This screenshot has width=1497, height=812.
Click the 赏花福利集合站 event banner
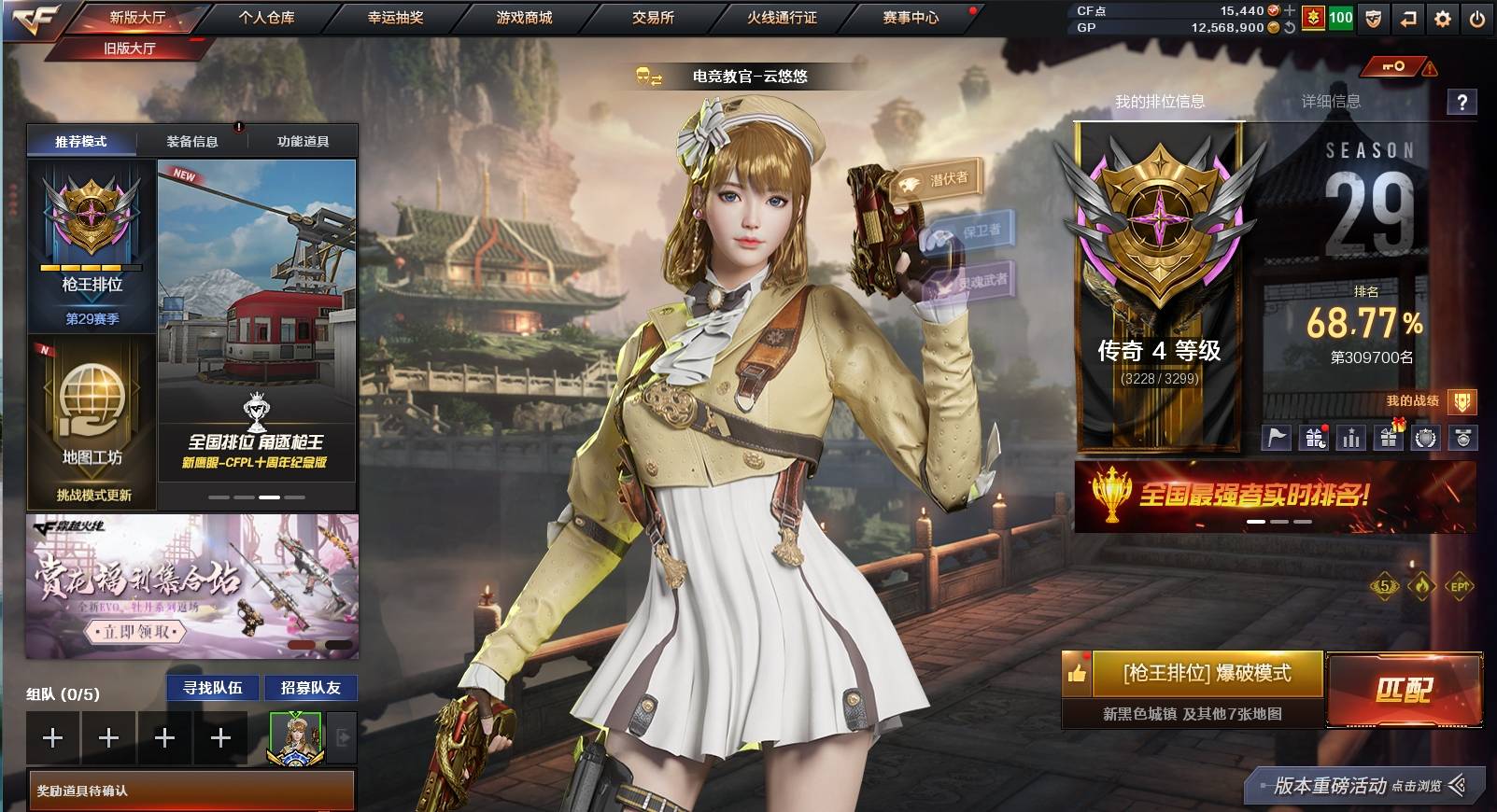191,586
